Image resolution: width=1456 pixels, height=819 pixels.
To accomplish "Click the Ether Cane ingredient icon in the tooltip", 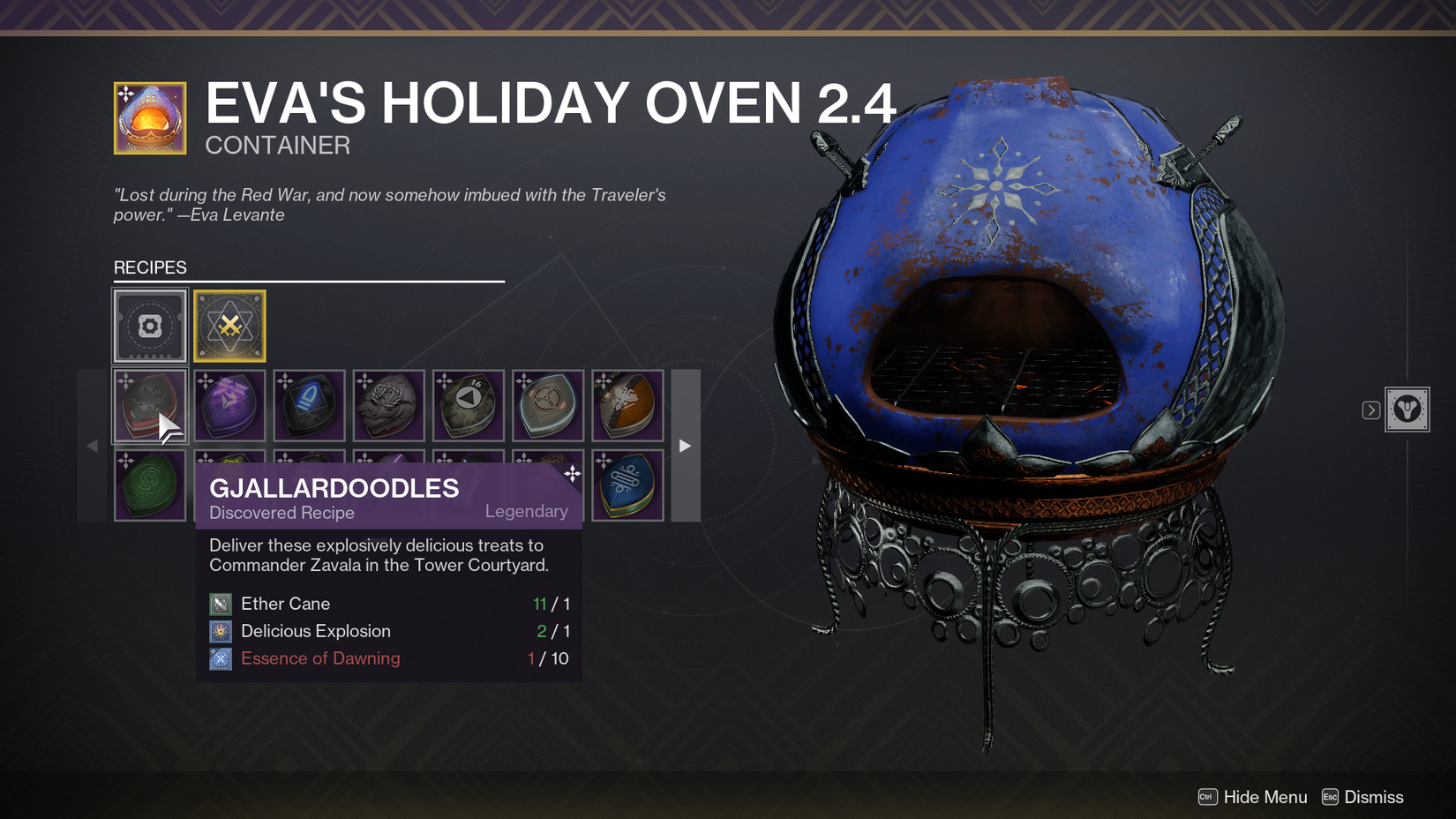I will point(220,604).
